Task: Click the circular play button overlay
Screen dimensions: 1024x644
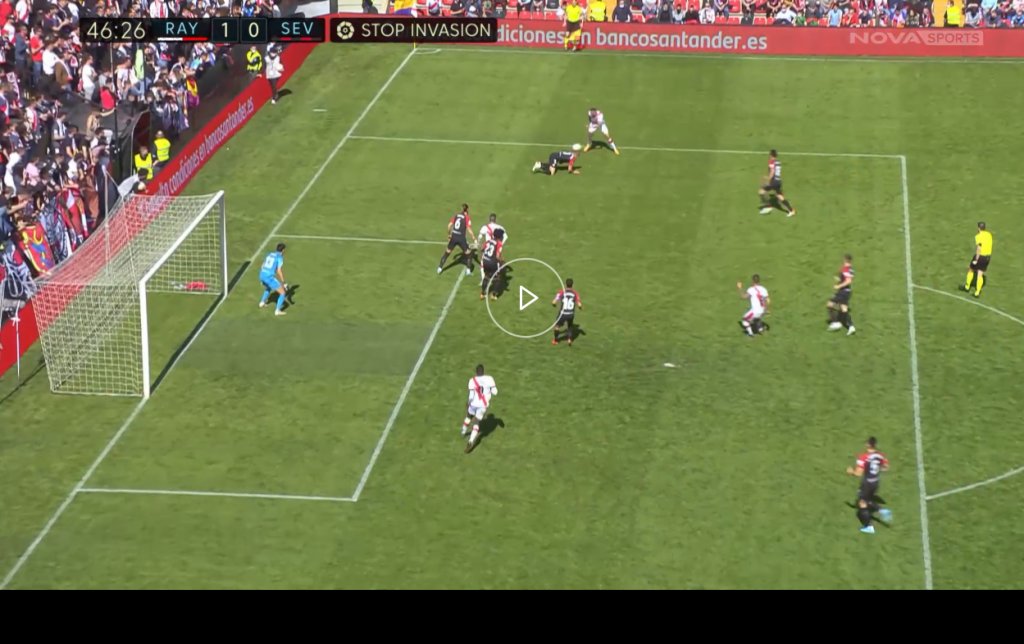Action: pos(526,298)
